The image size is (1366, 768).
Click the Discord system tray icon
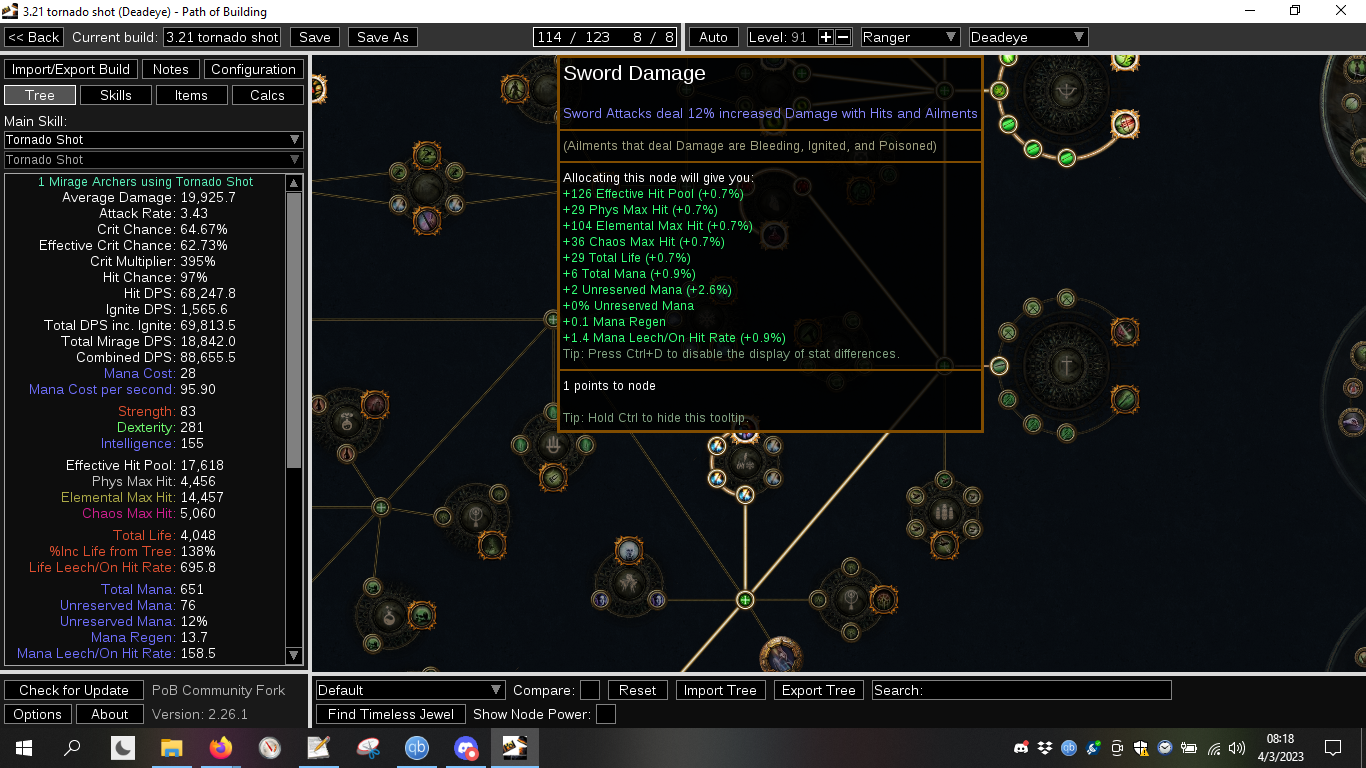[1022, 747]
